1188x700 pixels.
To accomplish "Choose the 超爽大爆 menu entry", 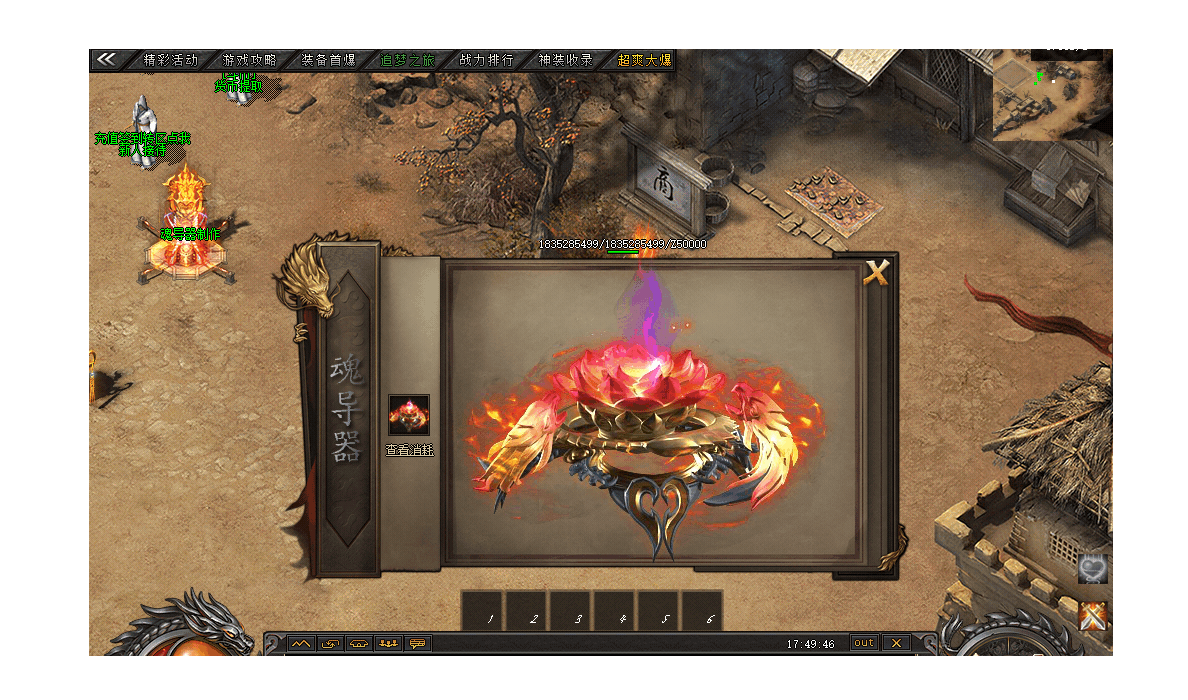I will pos(644,60).
